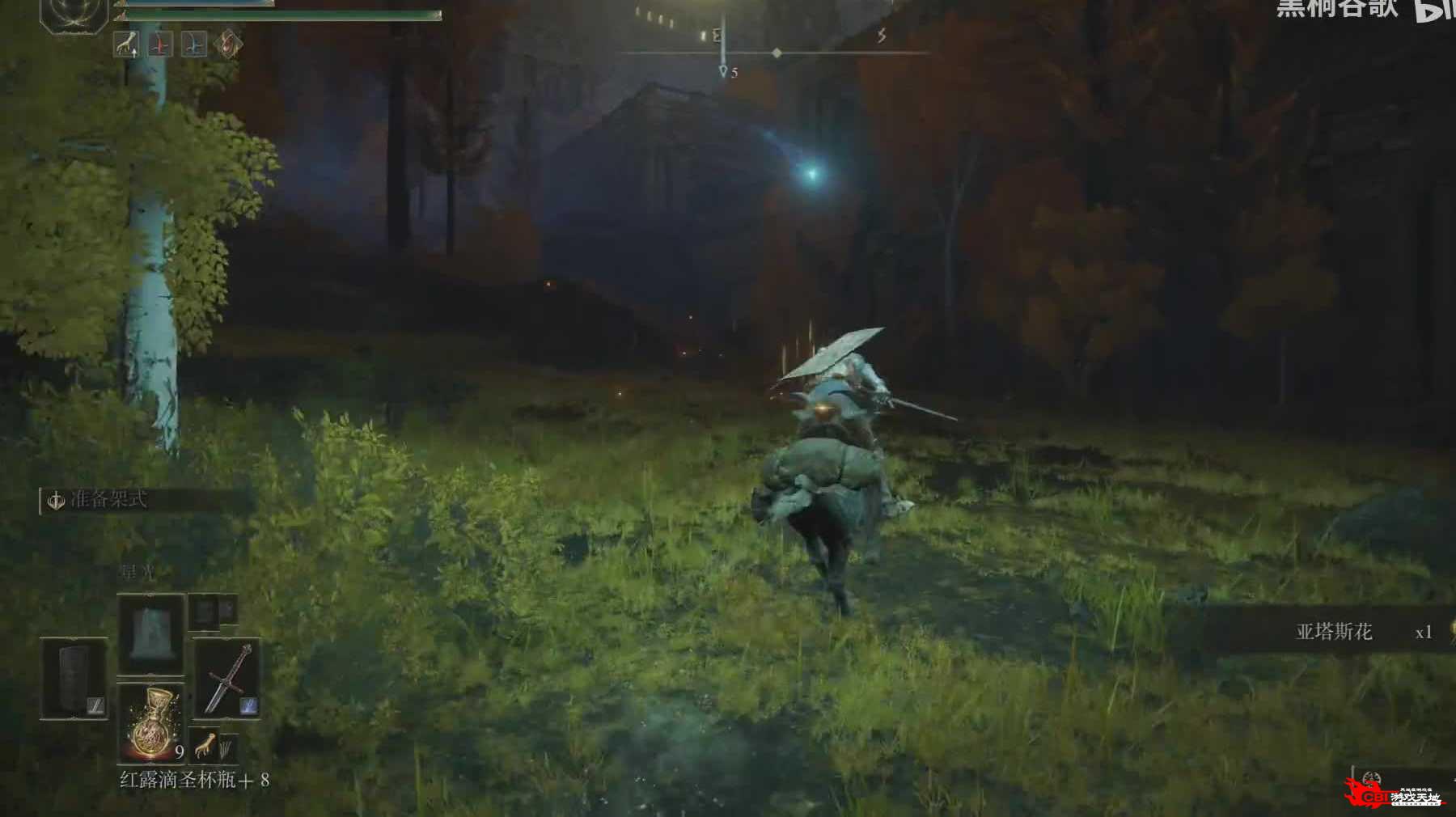Click the red crossed-tree debuff icon

click(x=160, y=44)
